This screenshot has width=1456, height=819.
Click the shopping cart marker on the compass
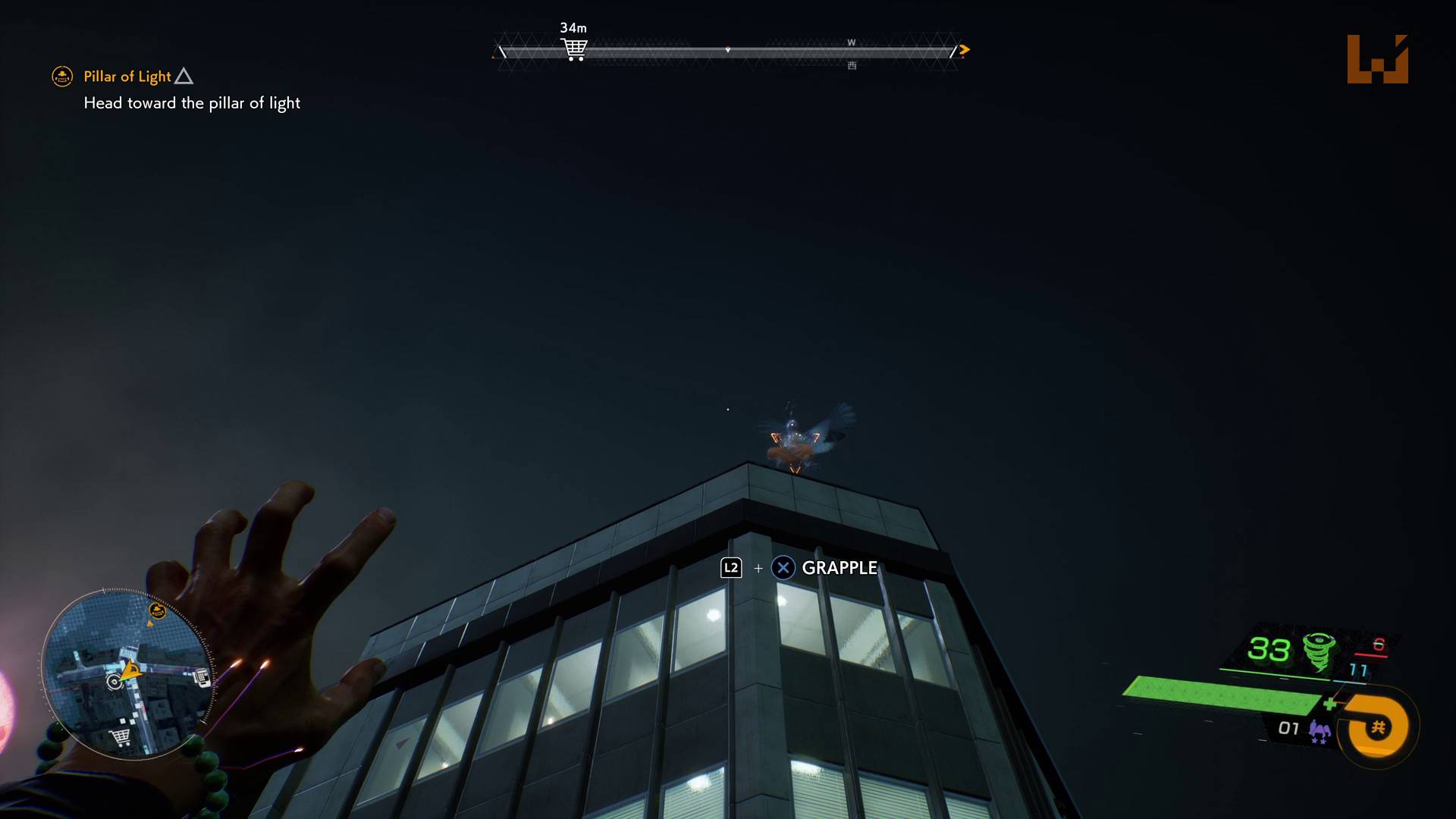click(574, 49)
